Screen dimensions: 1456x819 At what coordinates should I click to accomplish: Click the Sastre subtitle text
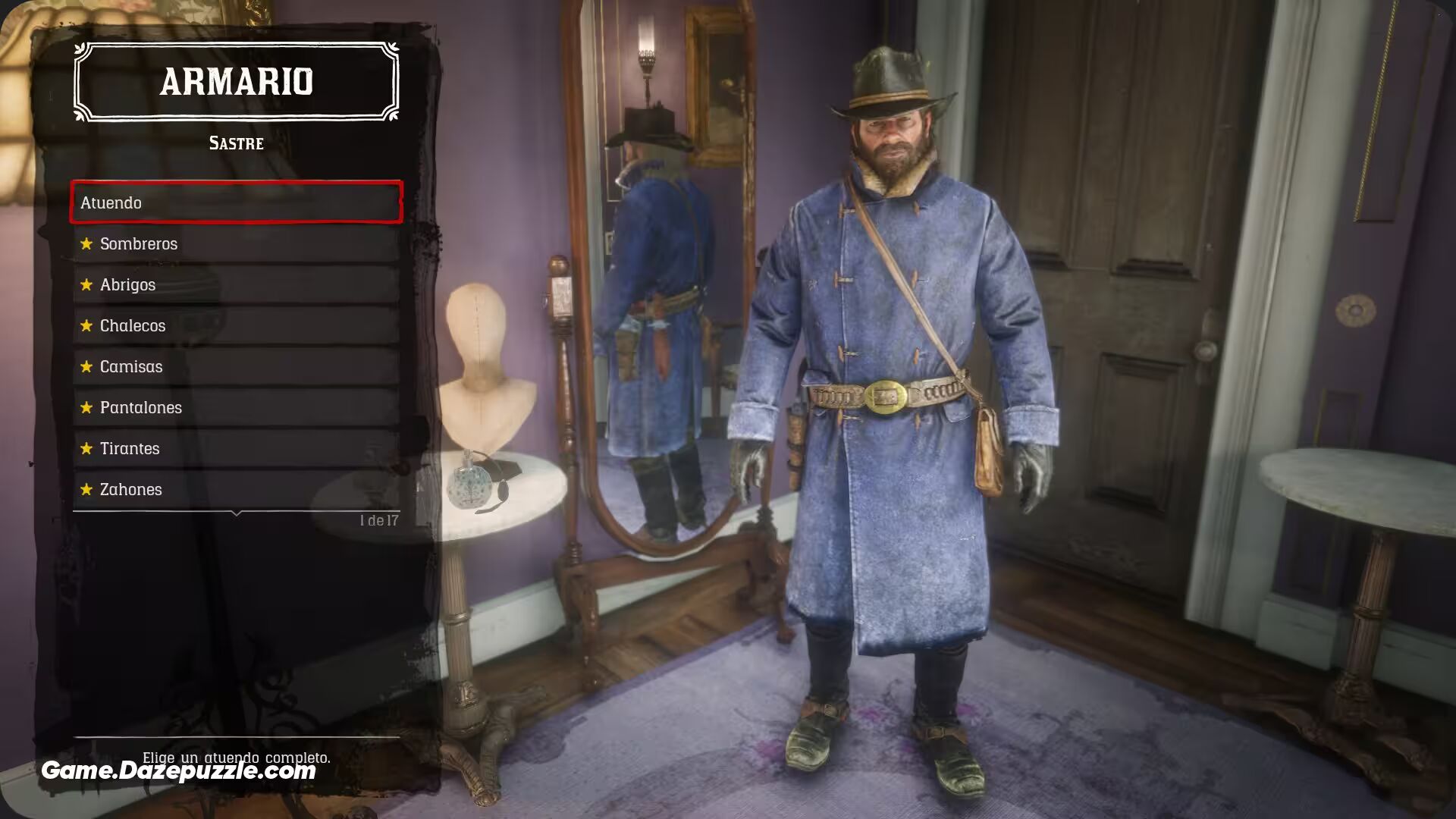click(x=235, y=143)
